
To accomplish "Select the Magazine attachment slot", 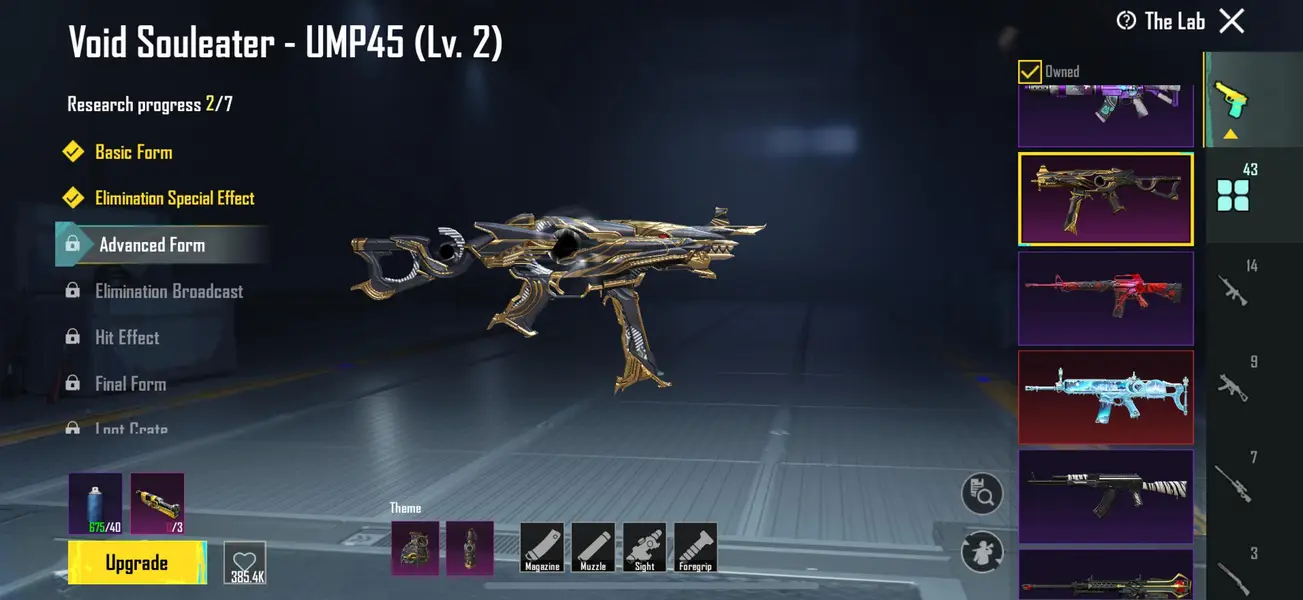I will (x=542, y=548).
